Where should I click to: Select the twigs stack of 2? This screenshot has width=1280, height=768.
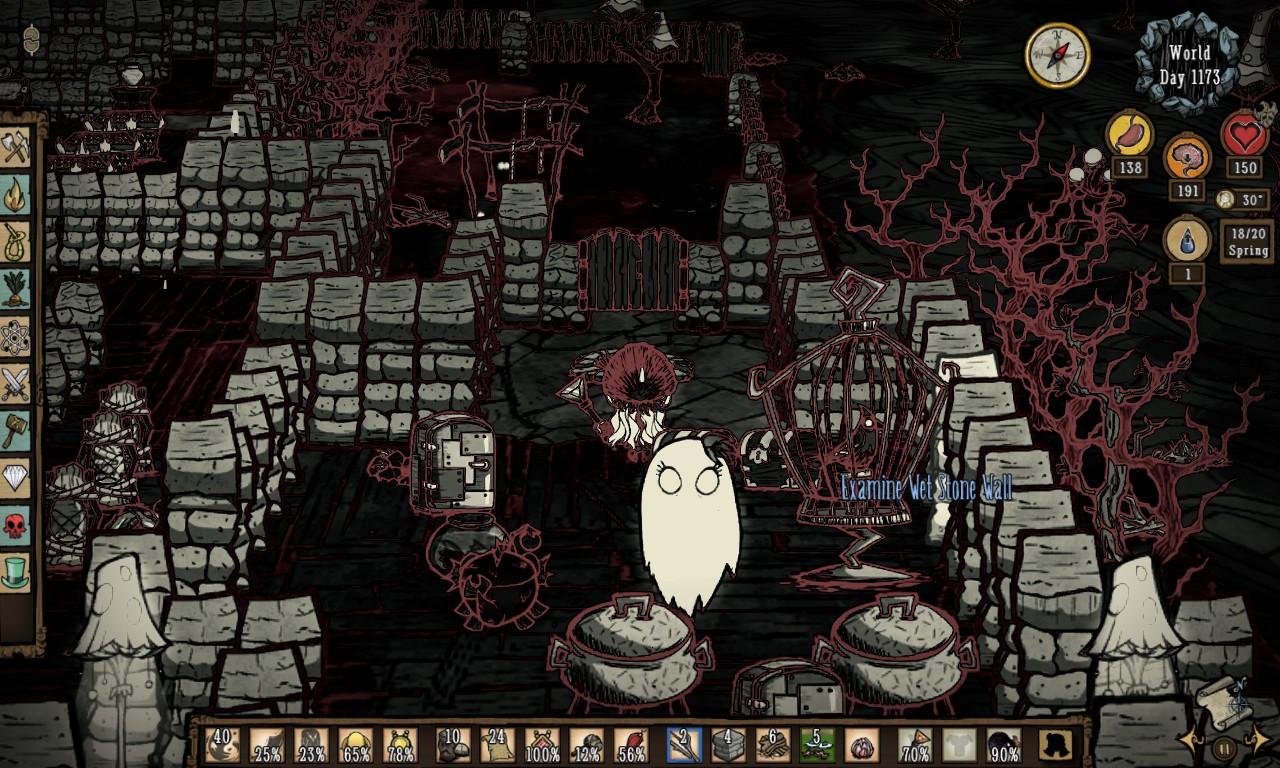coord(685,746)
